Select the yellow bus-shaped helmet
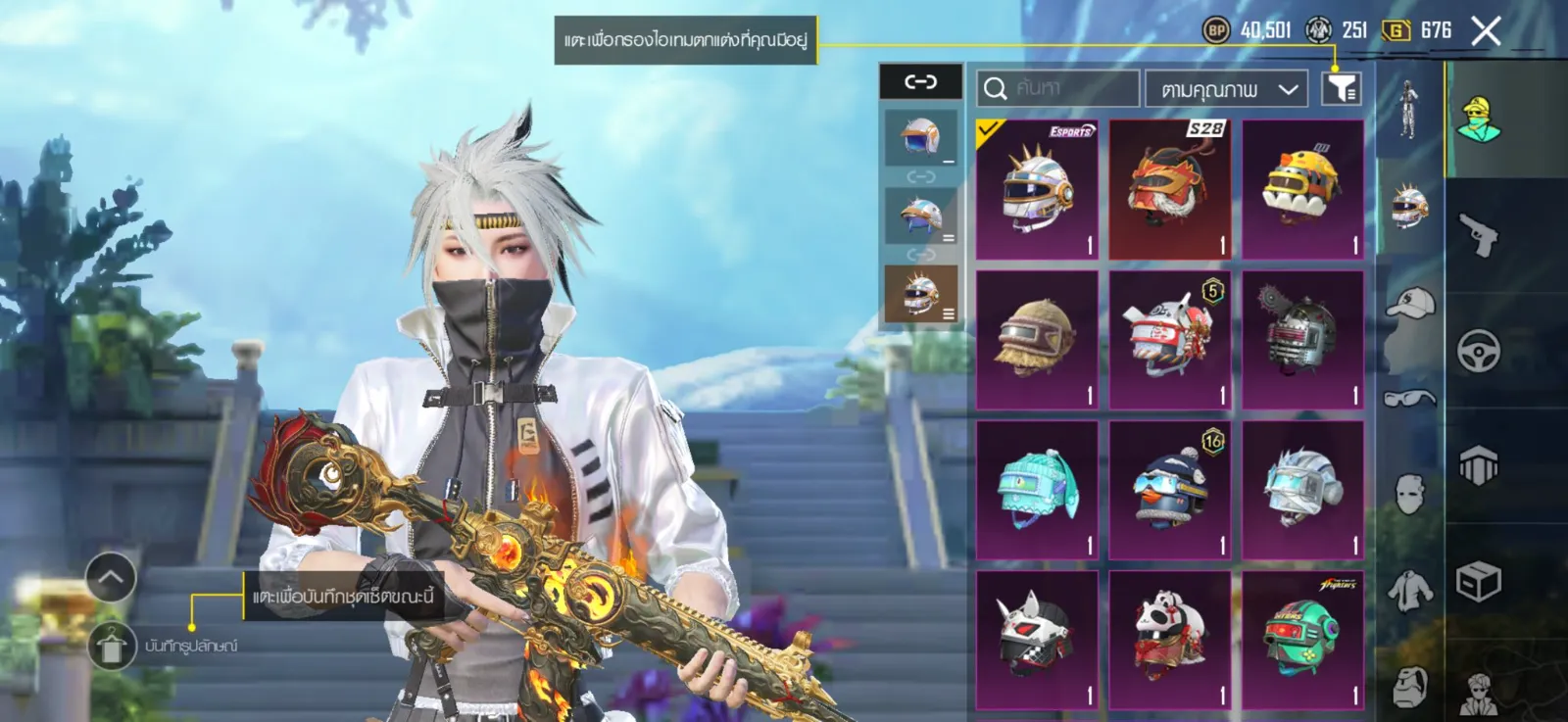 click(1302, 190)
